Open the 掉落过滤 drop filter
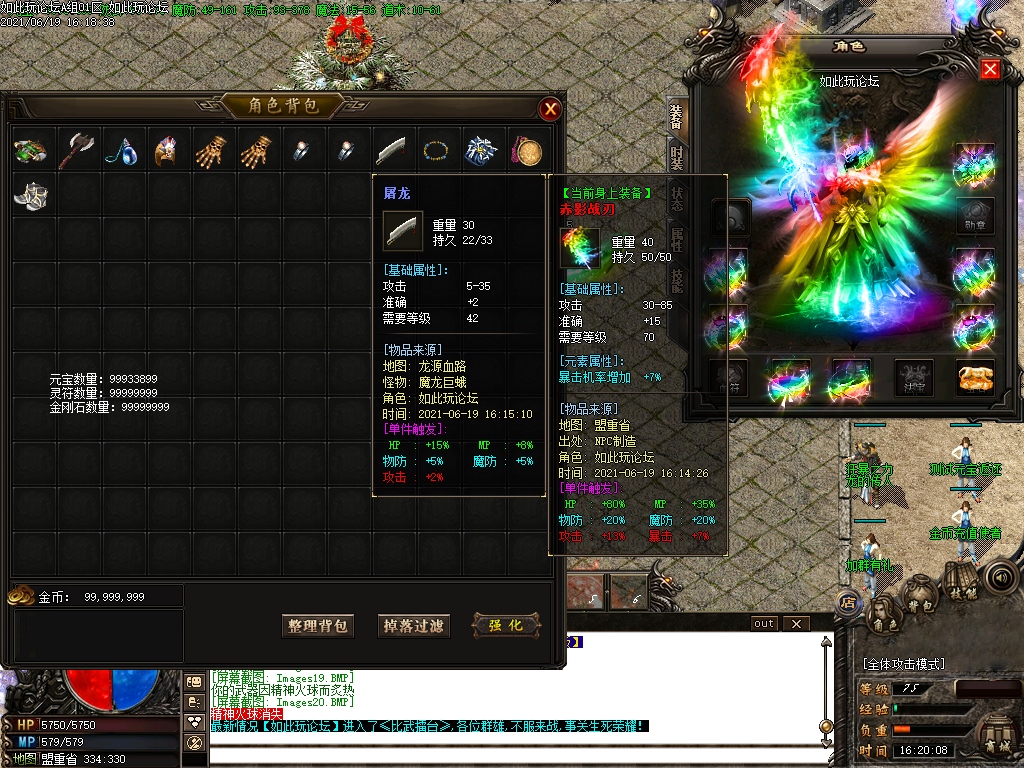The image size is (1024, 768). (414, 626)
